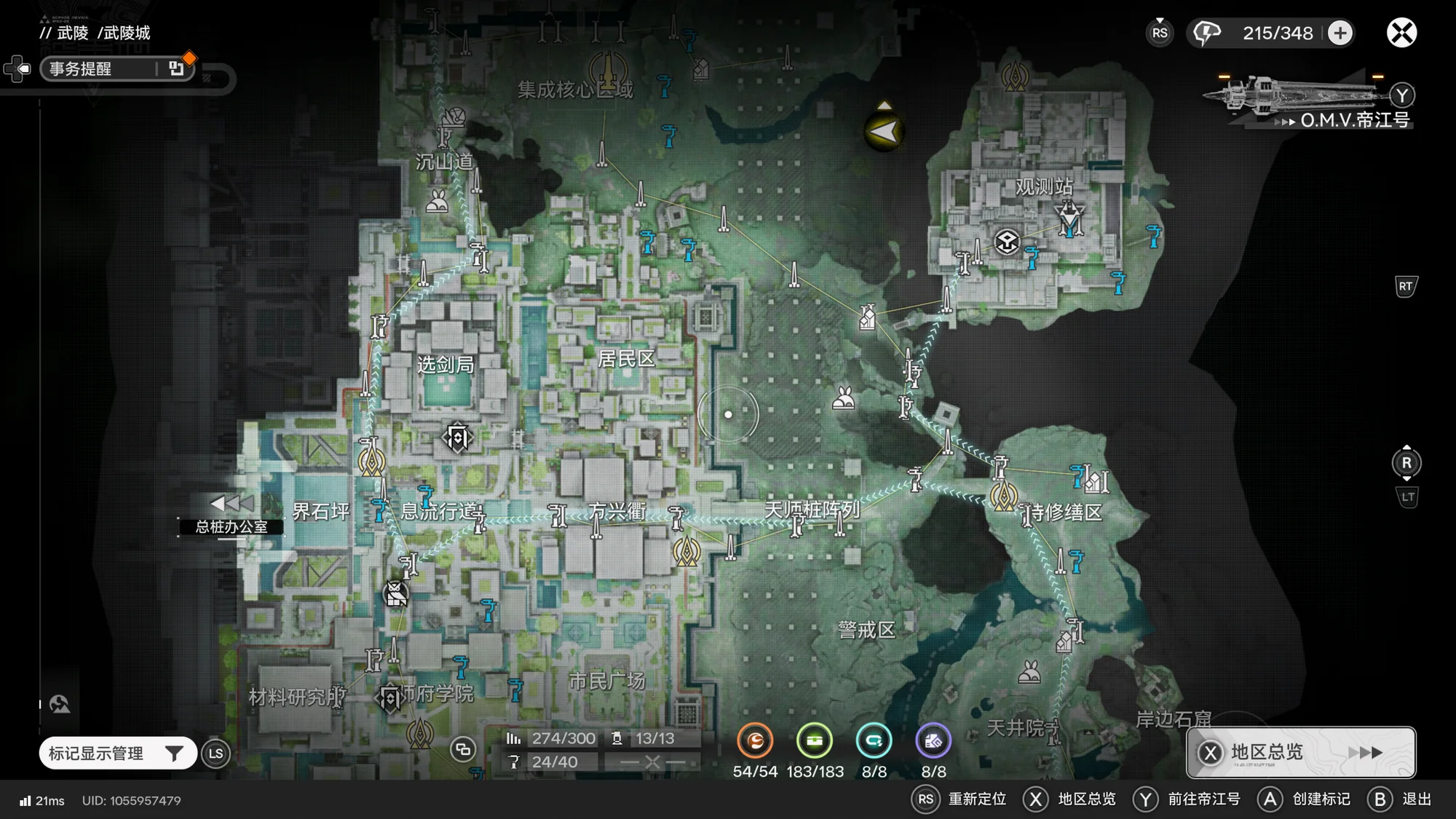Image resolution: width=1456 pixels, height=819 pixels.
Task: Select the tower marker at 集成核心区域
Action: tap(608, 71)
